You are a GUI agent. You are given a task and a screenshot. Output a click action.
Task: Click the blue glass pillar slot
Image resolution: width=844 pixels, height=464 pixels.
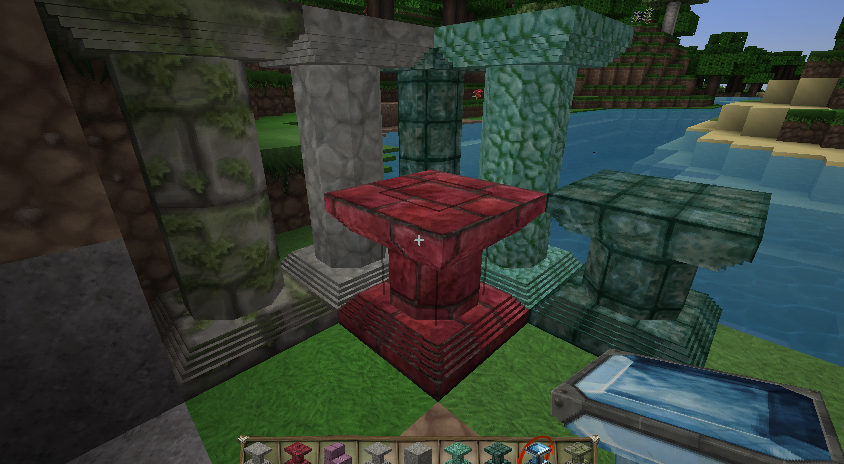pos(536,452)
